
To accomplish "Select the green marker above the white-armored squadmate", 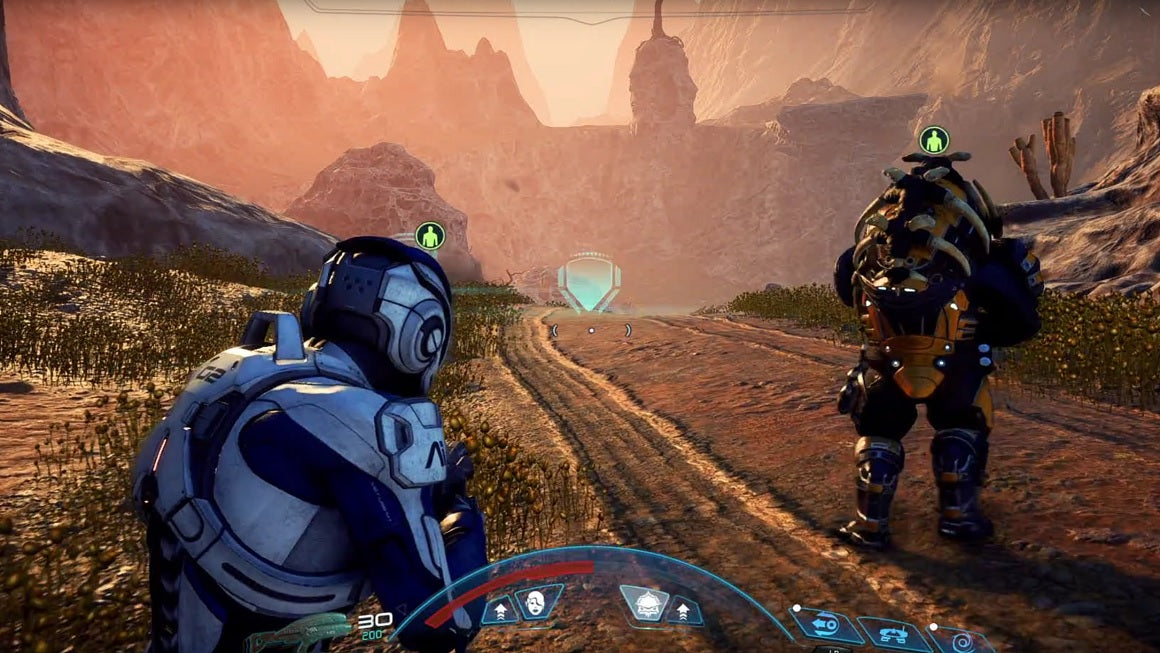I will point(430,236).
